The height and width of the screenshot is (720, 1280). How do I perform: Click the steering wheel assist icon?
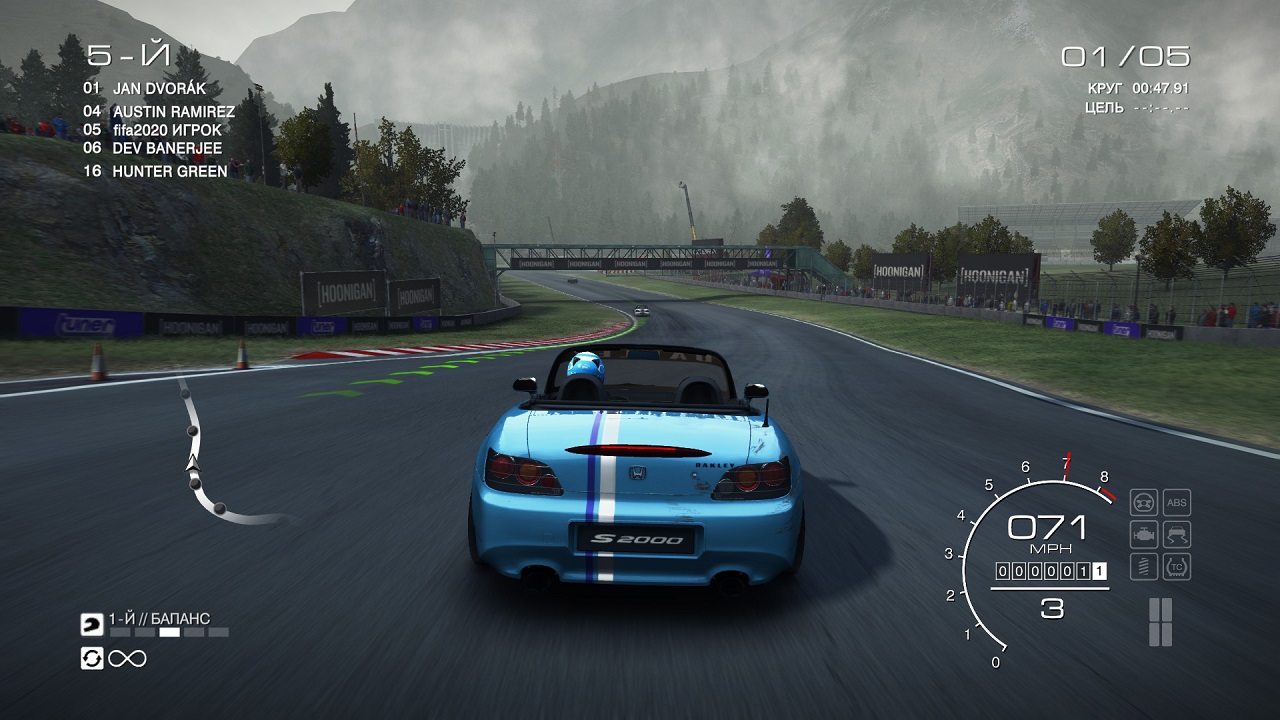[x=1144, y=502]
